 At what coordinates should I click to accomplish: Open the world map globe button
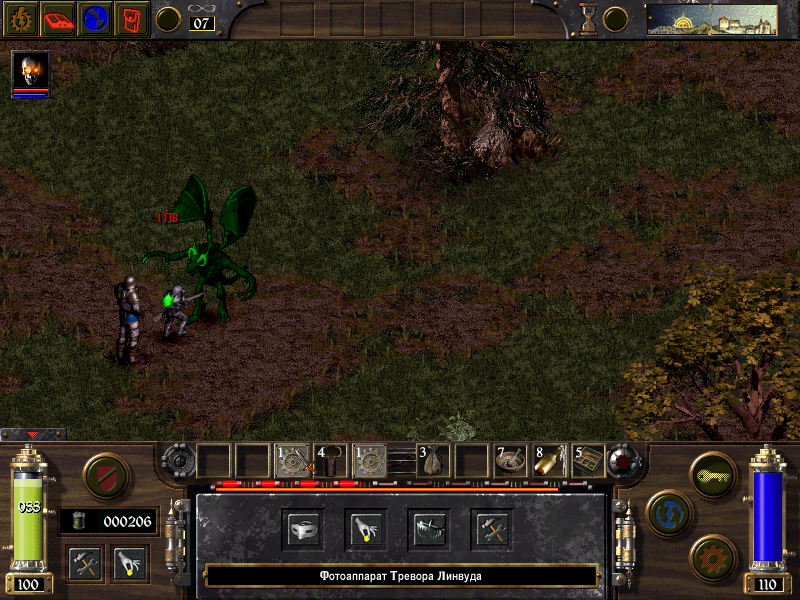click(96, 18)
